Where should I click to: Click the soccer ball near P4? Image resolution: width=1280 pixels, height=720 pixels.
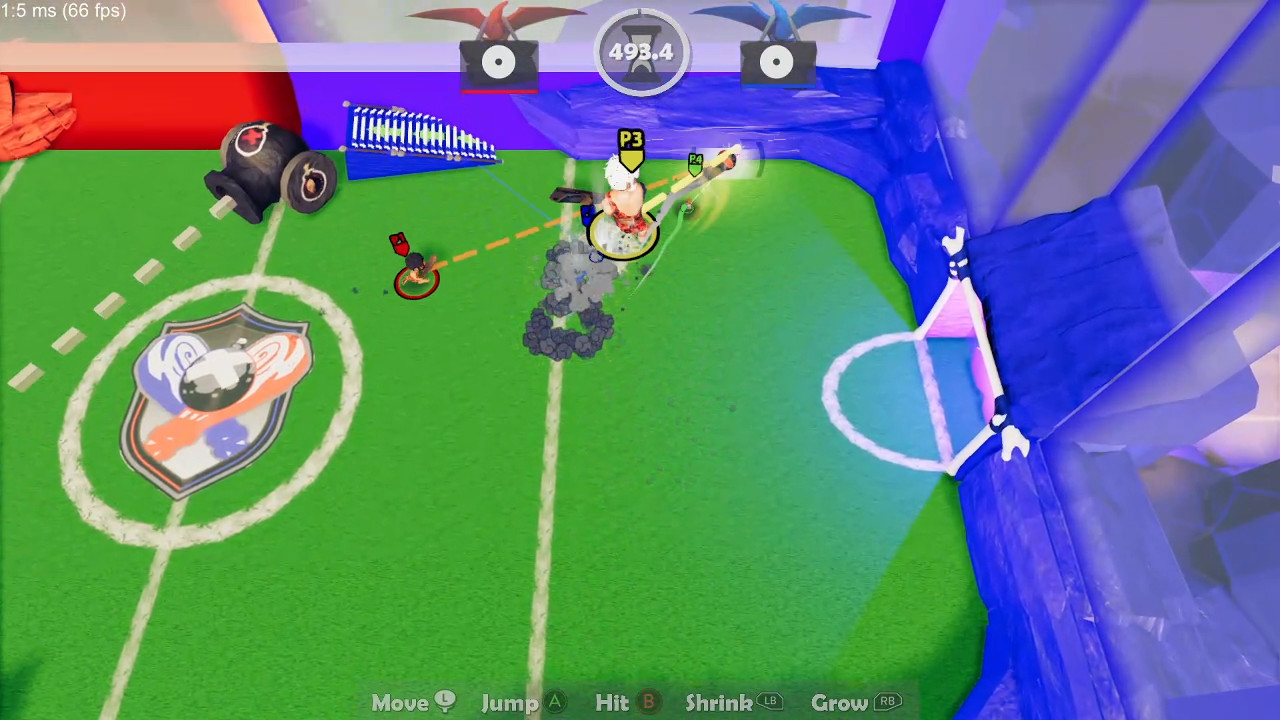coord(726,164)
